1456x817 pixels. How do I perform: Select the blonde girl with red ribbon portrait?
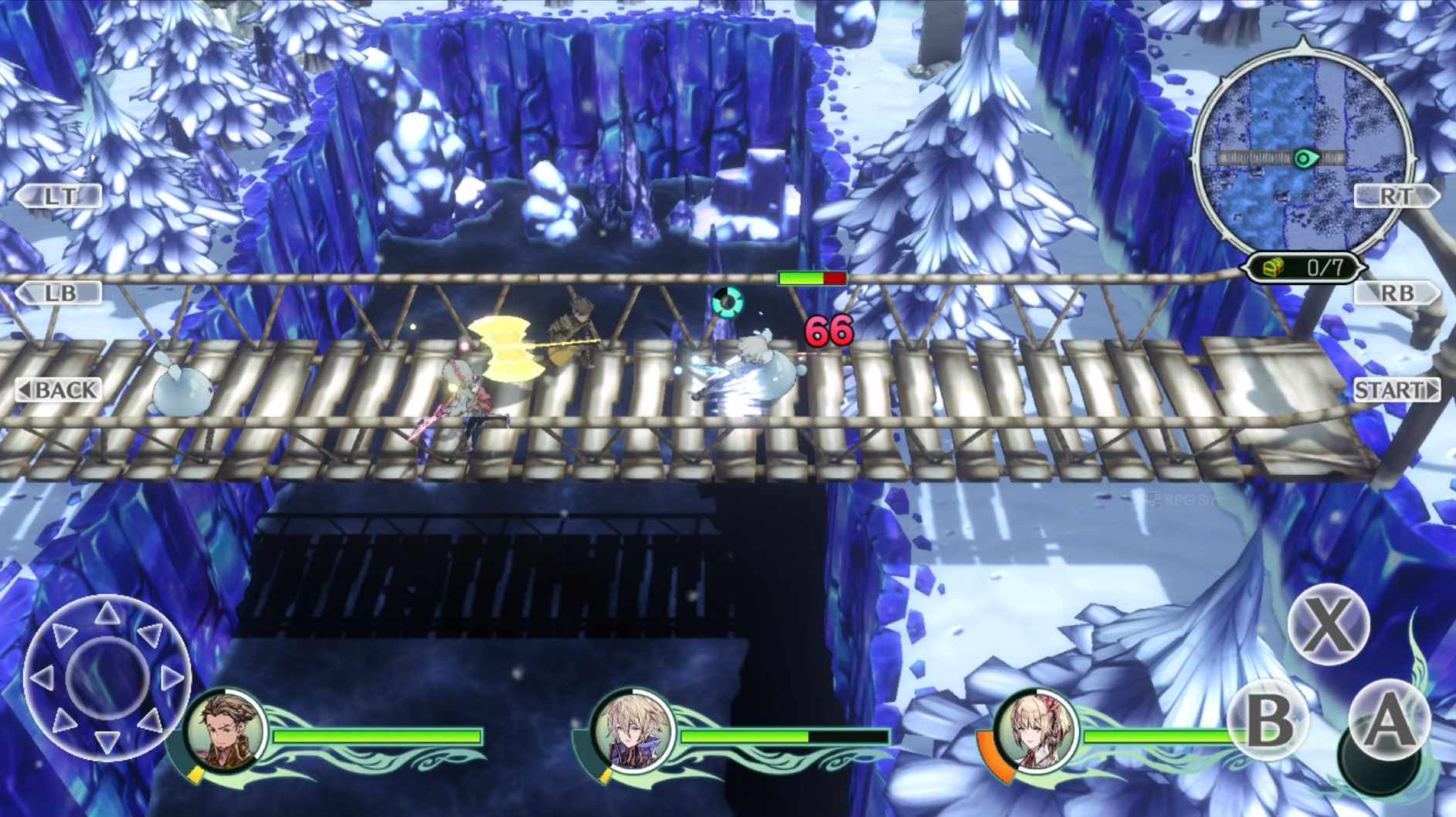[1036, 730]
